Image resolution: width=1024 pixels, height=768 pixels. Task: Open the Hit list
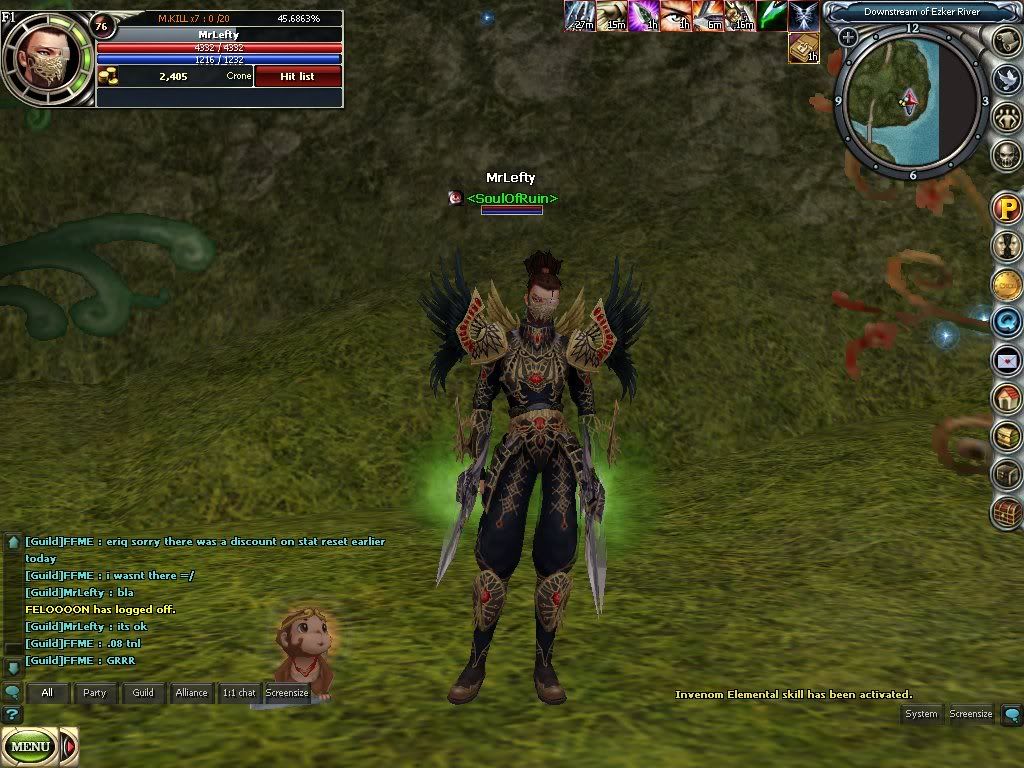click(x=298, y=76)
